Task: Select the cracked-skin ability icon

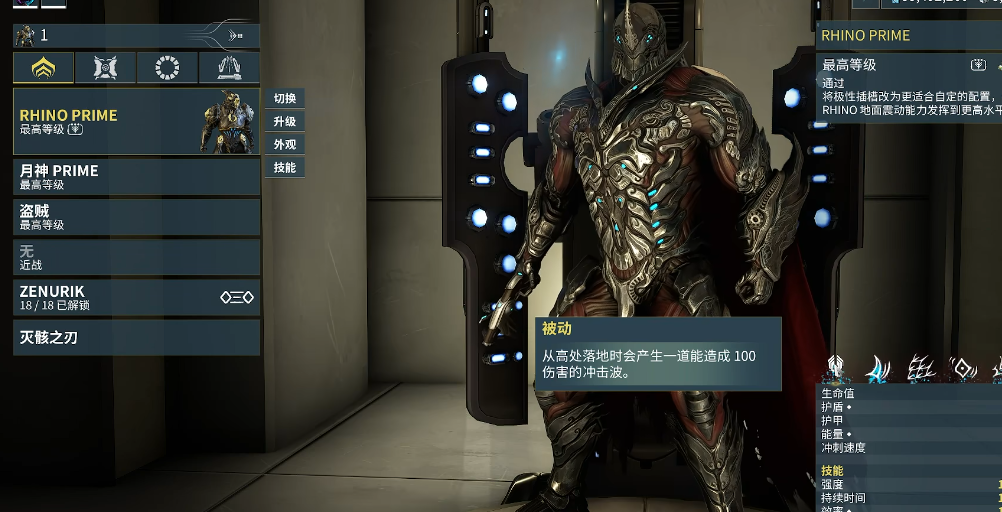Action: coord(921,368)
